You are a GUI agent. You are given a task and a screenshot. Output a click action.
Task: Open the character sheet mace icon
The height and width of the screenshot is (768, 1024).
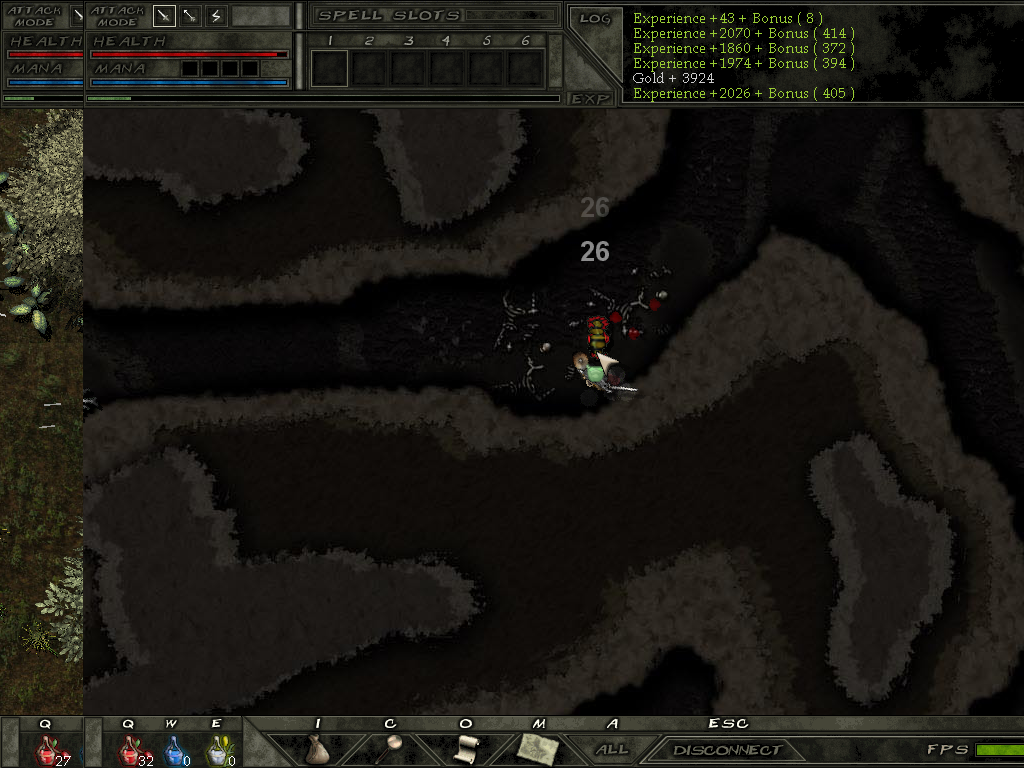pos(391,749)
